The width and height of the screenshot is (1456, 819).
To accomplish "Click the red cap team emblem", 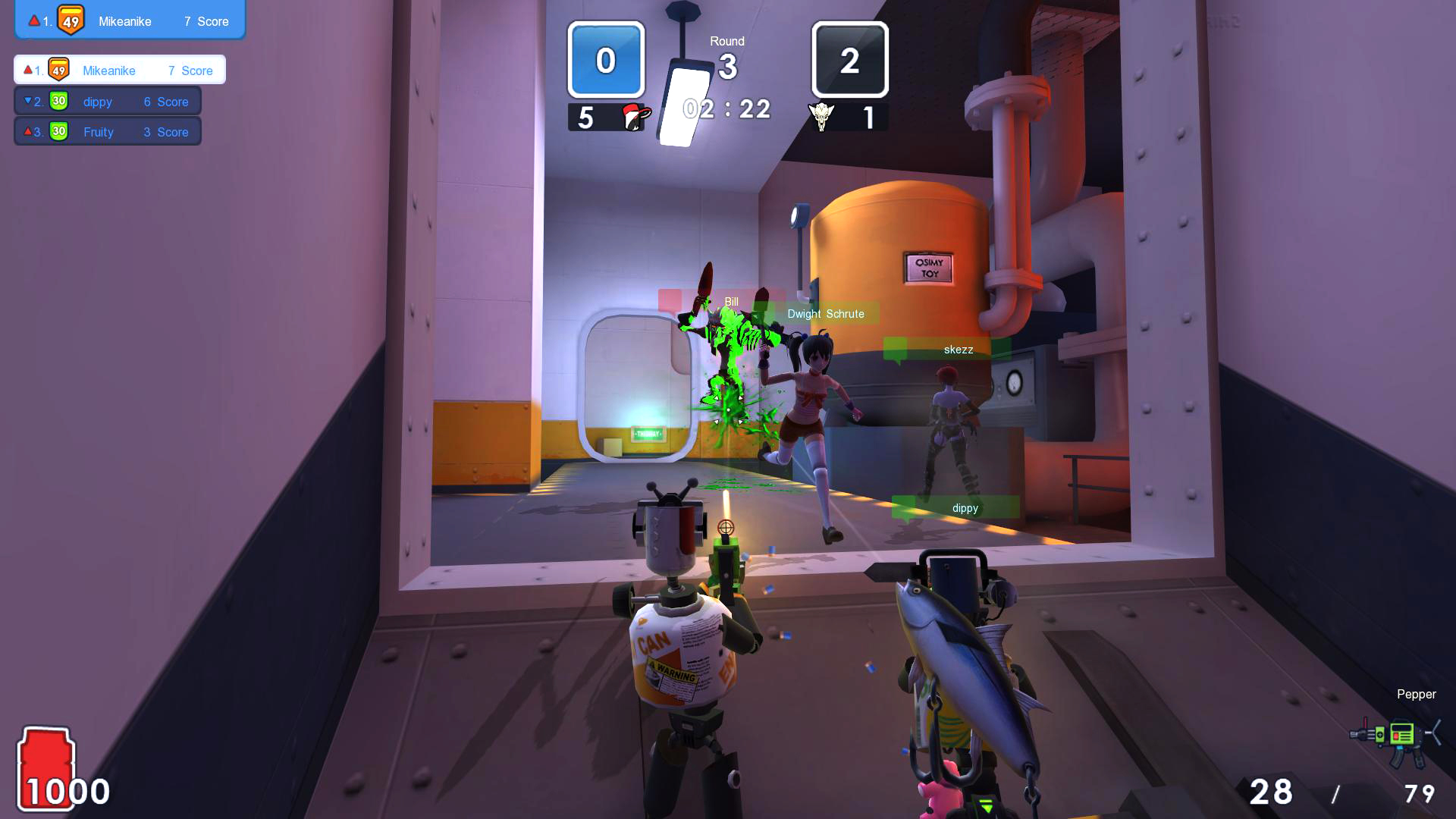I will (x=634, y=117).
